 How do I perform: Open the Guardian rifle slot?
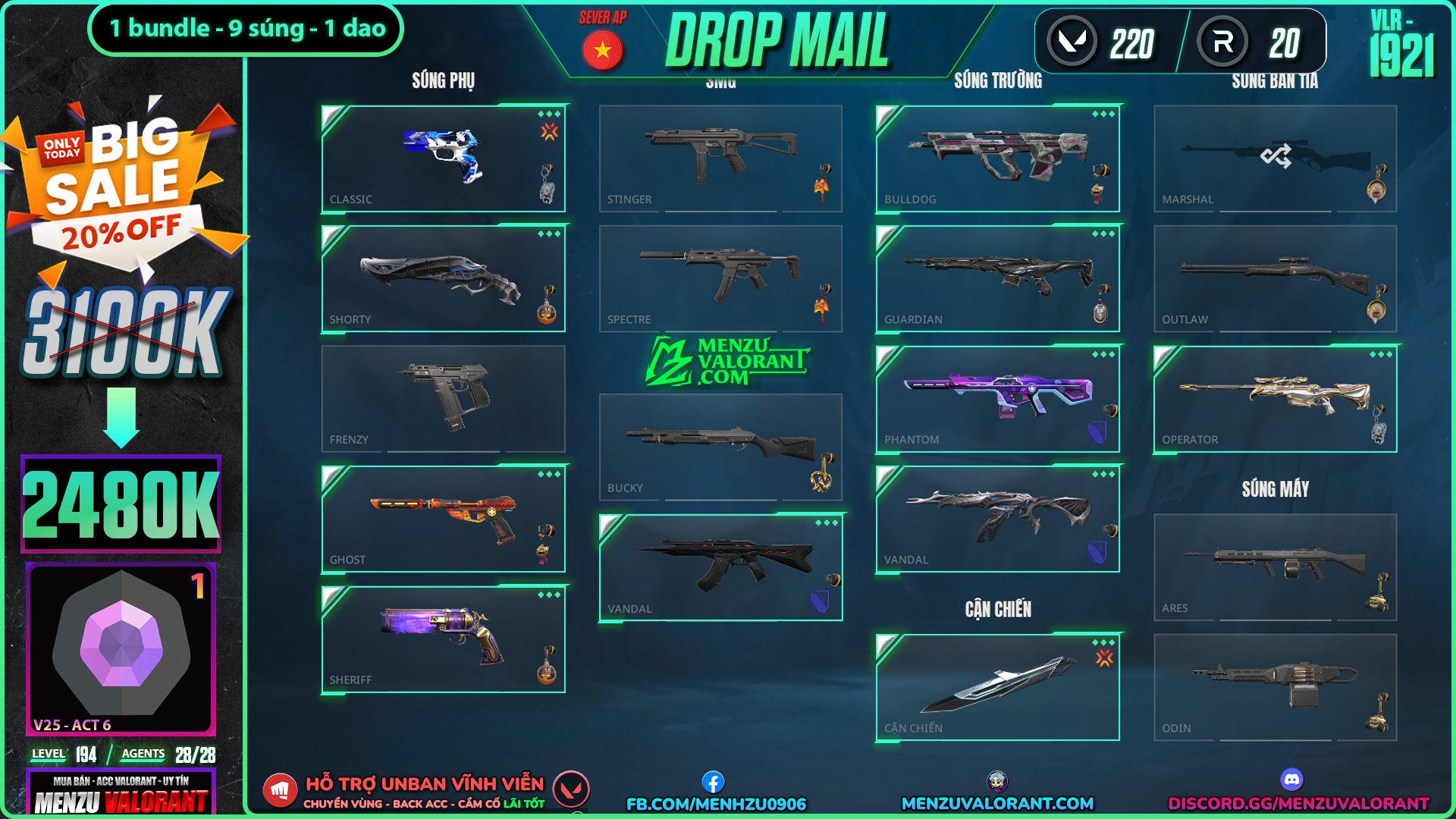(x=997, y=278)
